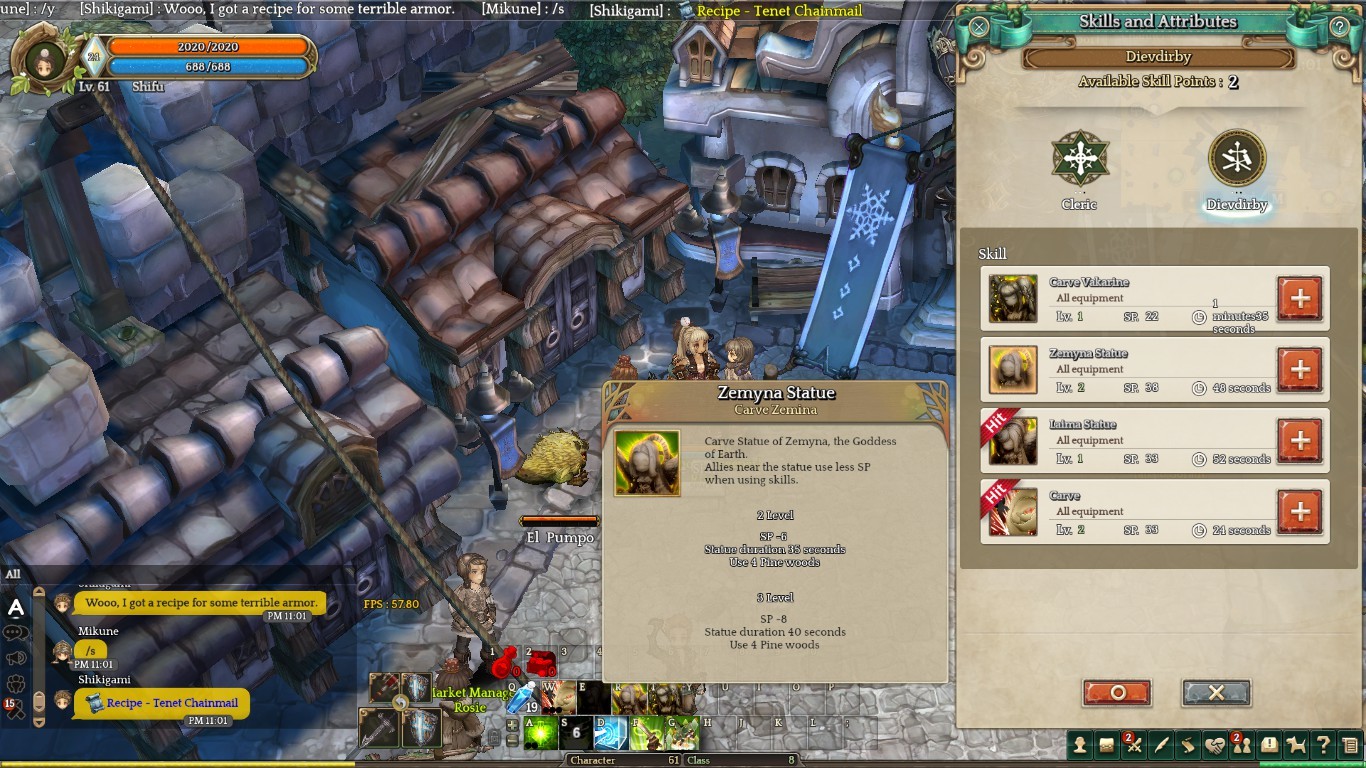Open the Recipe - Tenet Chainmail chat link
Screen dimensions: 1366x768
(172, 703)
